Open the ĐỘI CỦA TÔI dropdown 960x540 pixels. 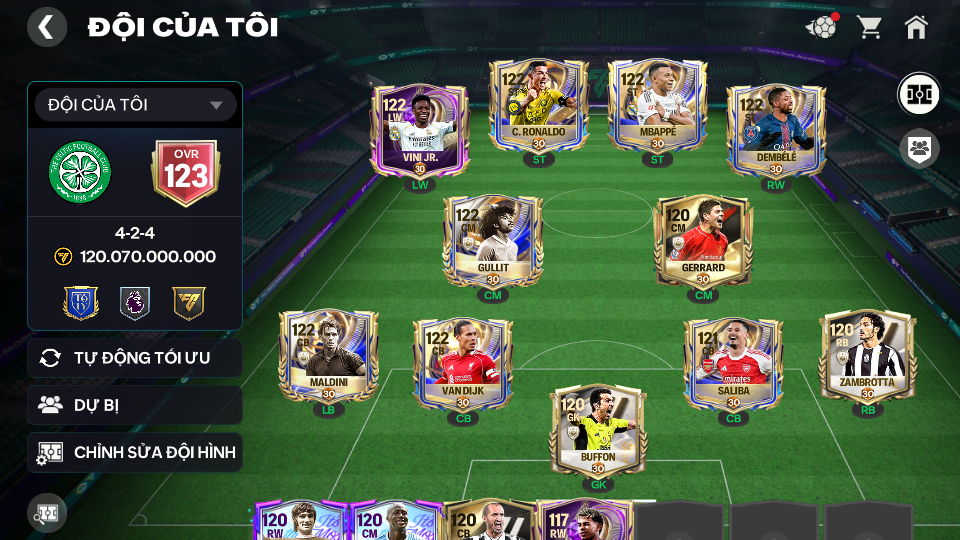135,105
